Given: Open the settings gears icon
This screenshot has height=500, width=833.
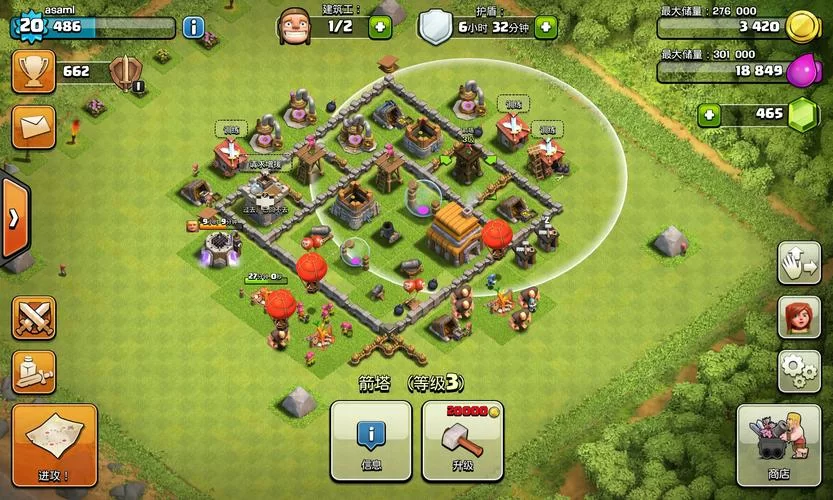Looking at the screenshot, I should [x=798, y=371].
